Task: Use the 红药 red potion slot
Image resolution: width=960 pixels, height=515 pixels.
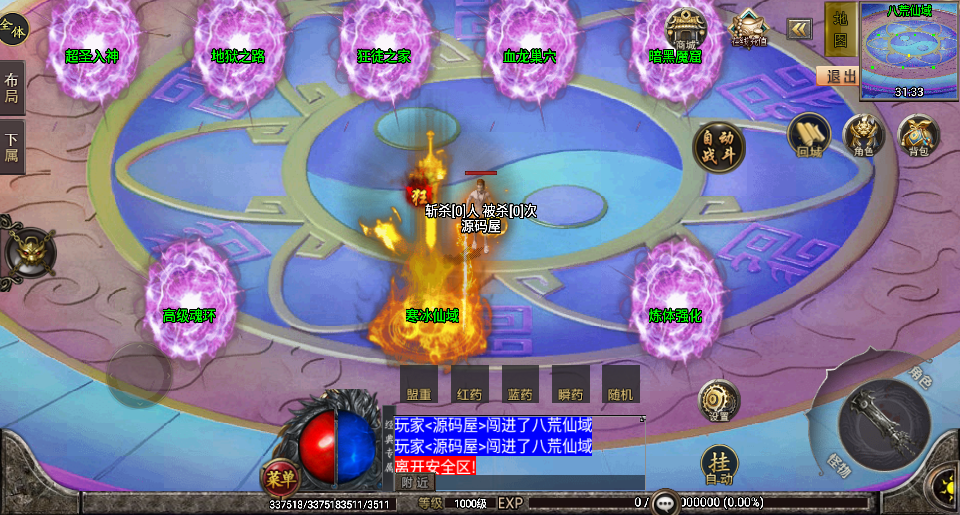Action: (467, 385)
